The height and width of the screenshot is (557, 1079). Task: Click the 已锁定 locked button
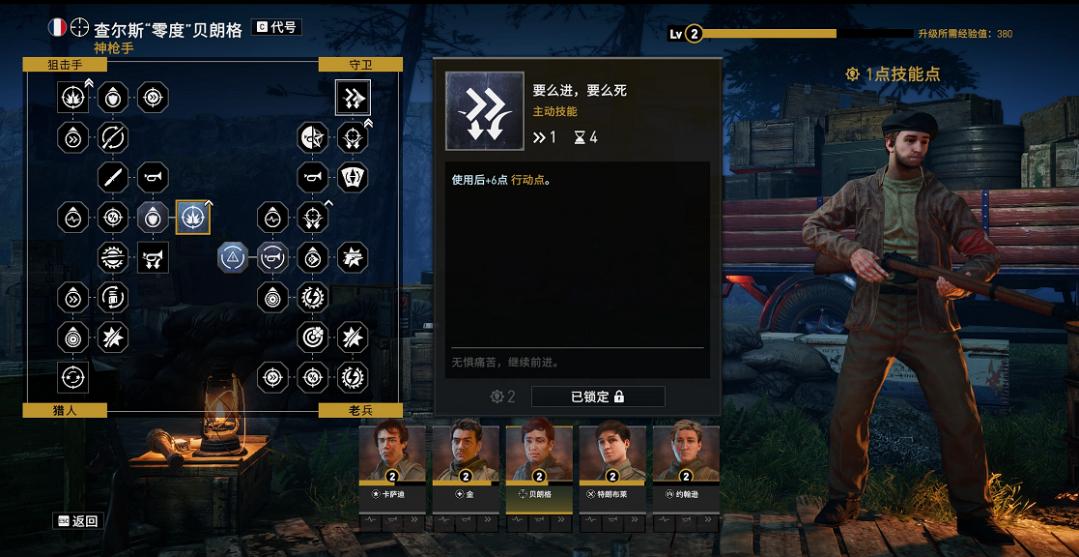point(597,396)
